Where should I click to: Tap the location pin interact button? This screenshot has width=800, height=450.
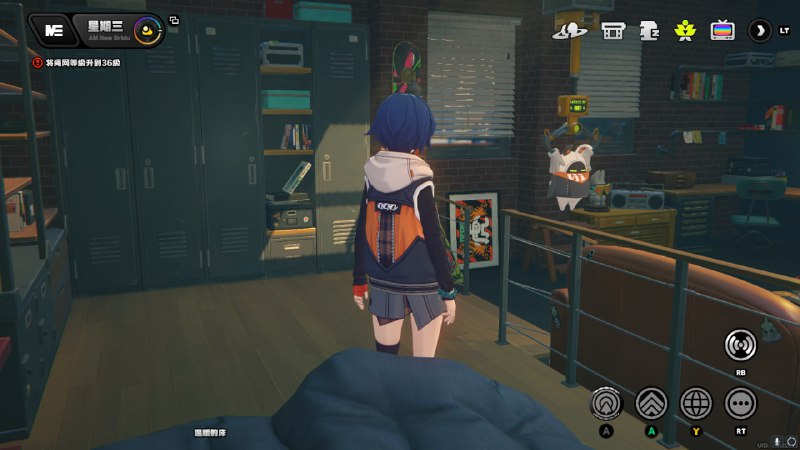point(606,402)
